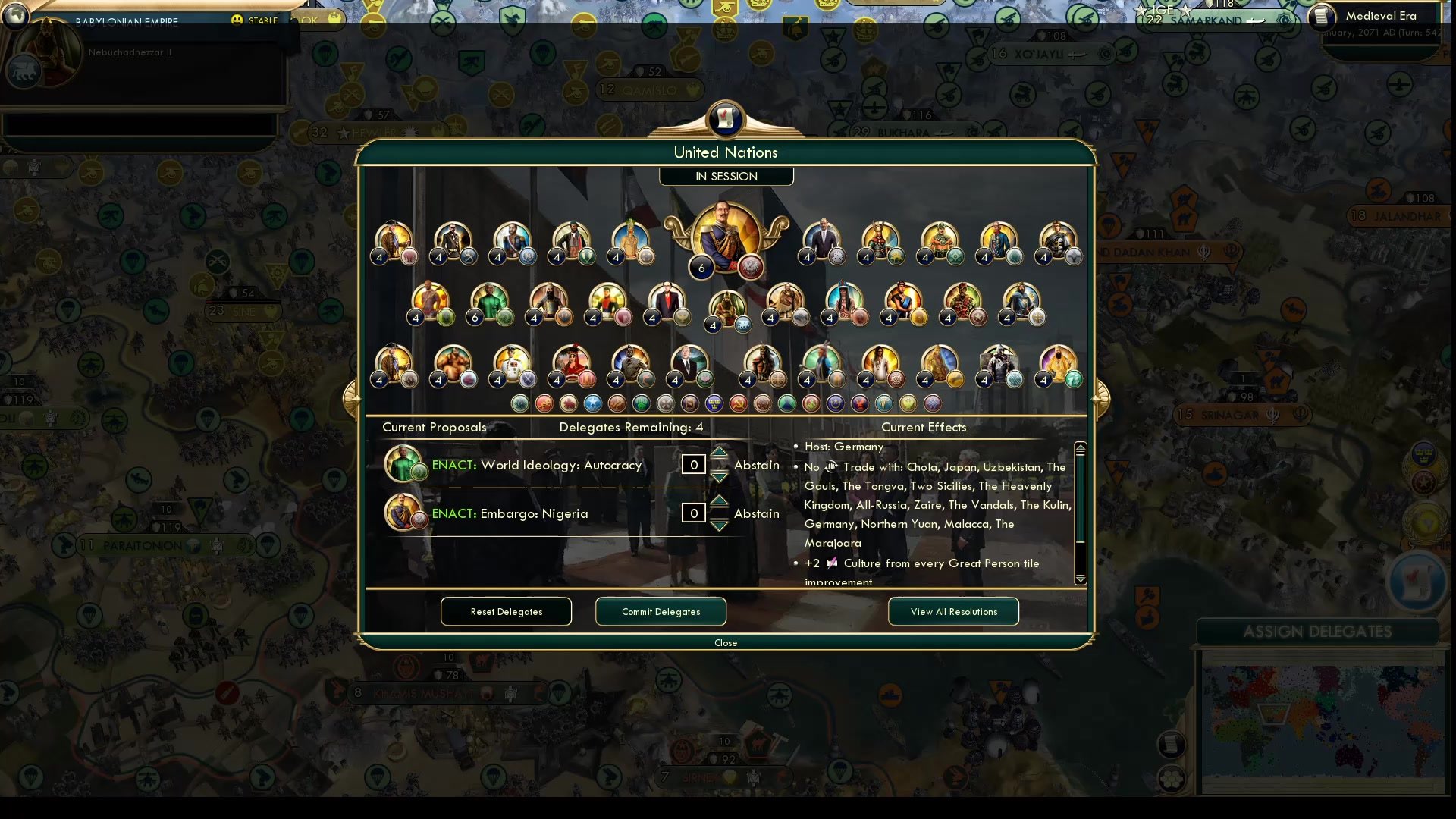1456x819 pixels.
Task: Abstain on the World Ideology: Autocracy vote
Action: [756, 465]
